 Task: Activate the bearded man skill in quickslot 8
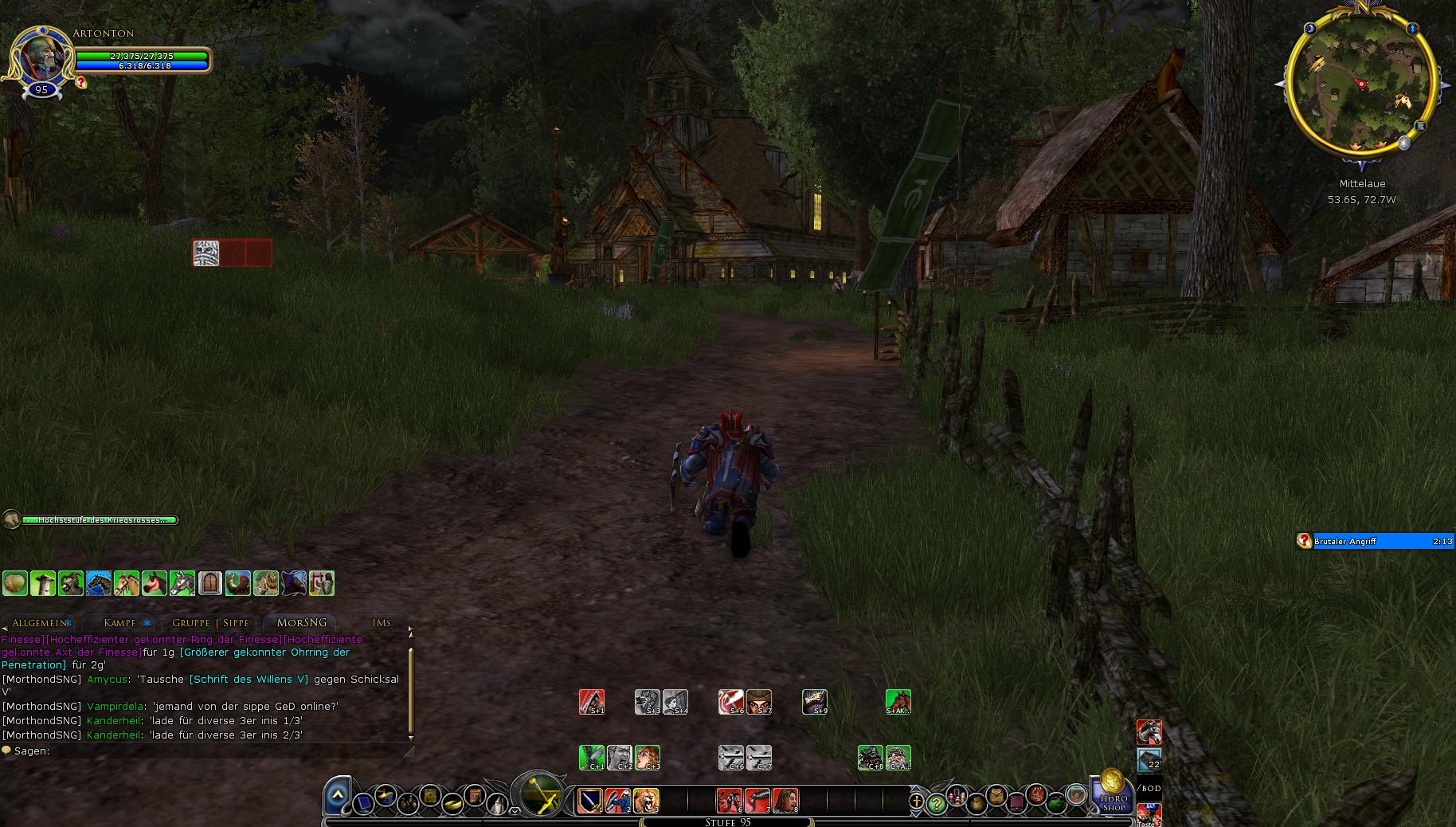click(x=785, y=800)
